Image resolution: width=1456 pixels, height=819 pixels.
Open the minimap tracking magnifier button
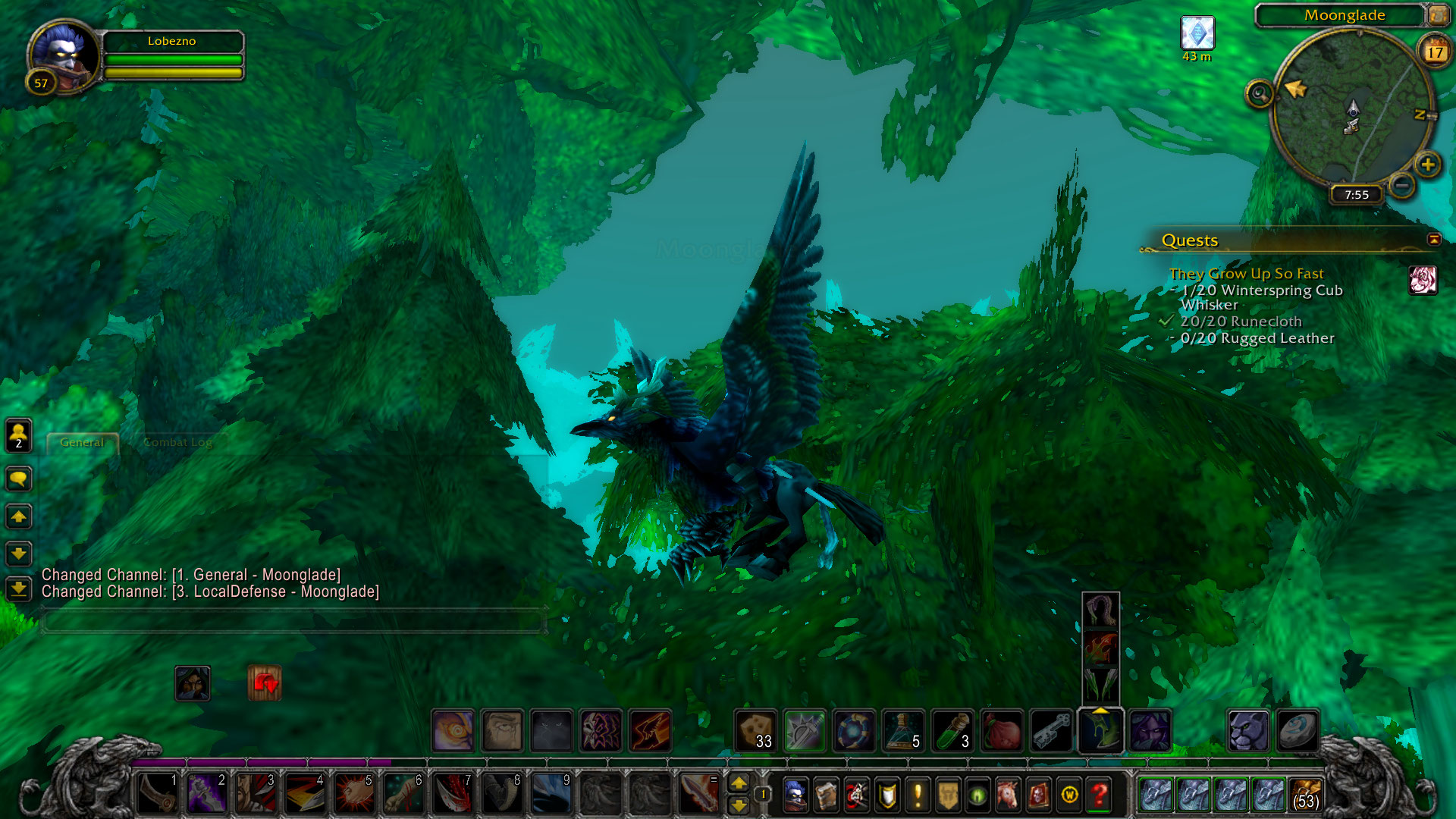(x=1260, y=94)
